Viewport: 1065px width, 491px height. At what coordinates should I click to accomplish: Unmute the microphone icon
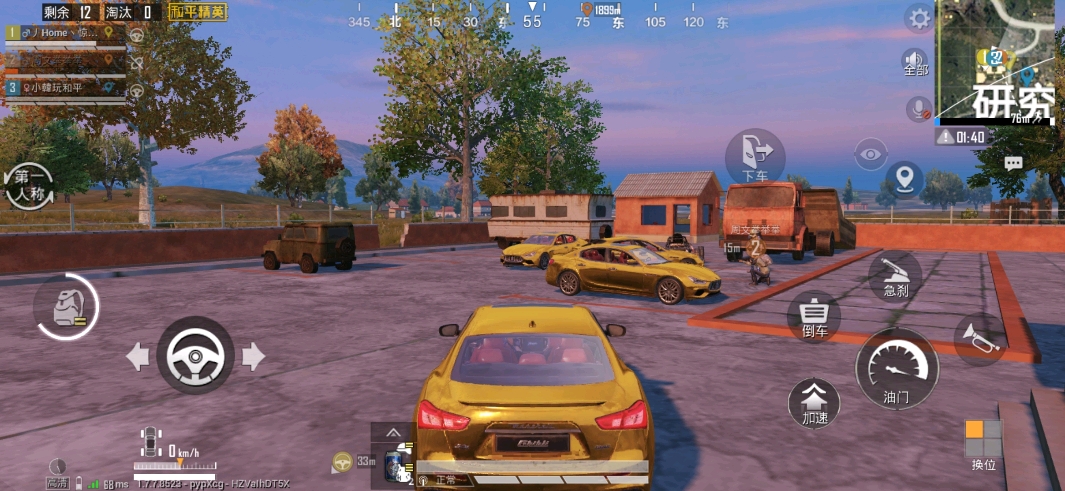point(916,108)
